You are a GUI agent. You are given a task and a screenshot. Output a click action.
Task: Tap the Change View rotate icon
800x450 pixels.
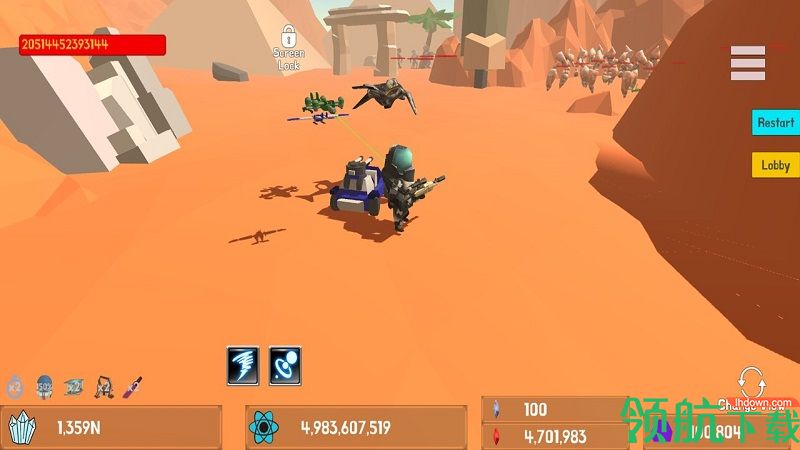pos(749,382)
